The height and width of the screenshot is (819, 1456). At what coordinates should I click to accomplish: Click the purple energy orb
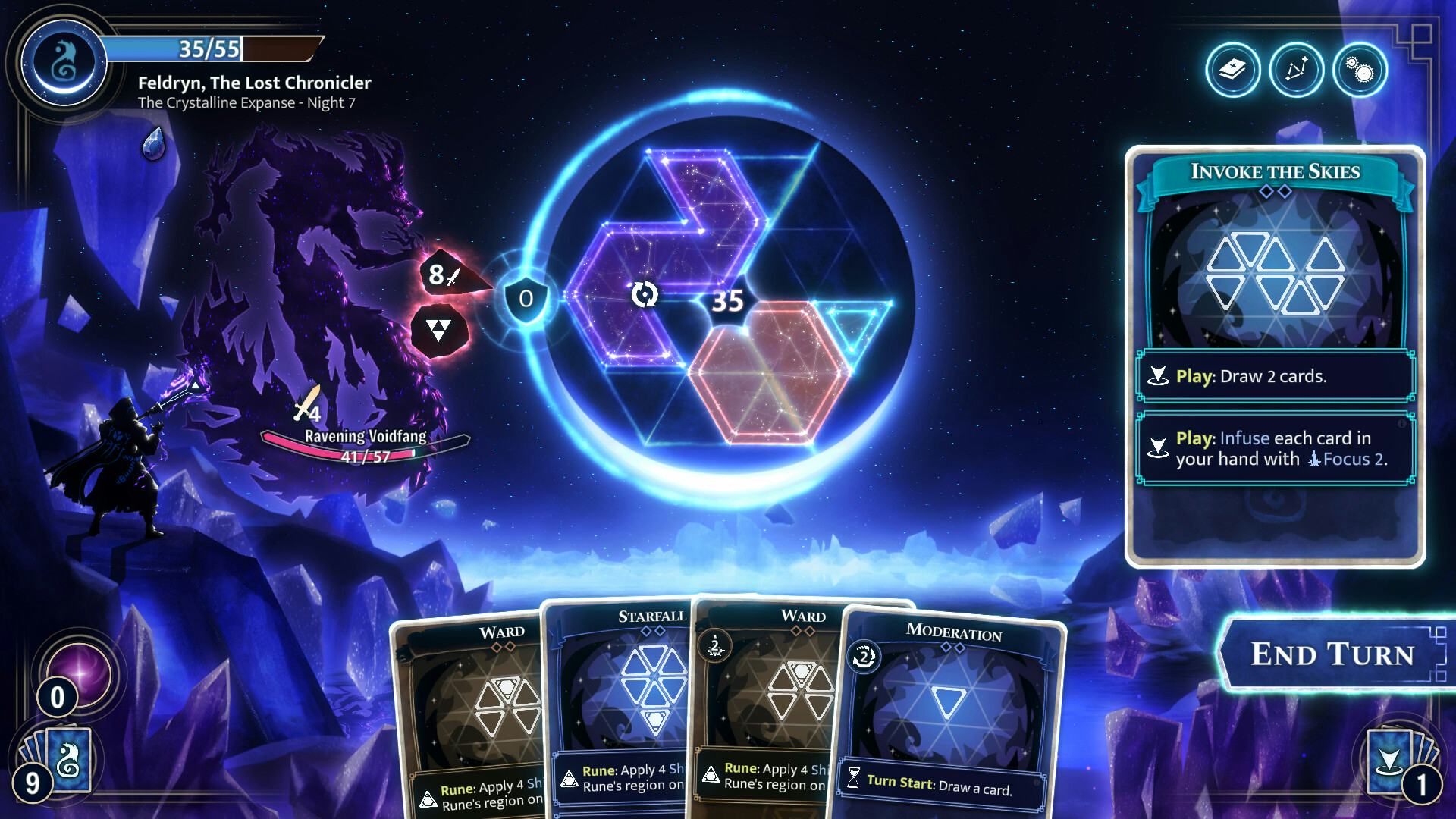tap(78, 673)
